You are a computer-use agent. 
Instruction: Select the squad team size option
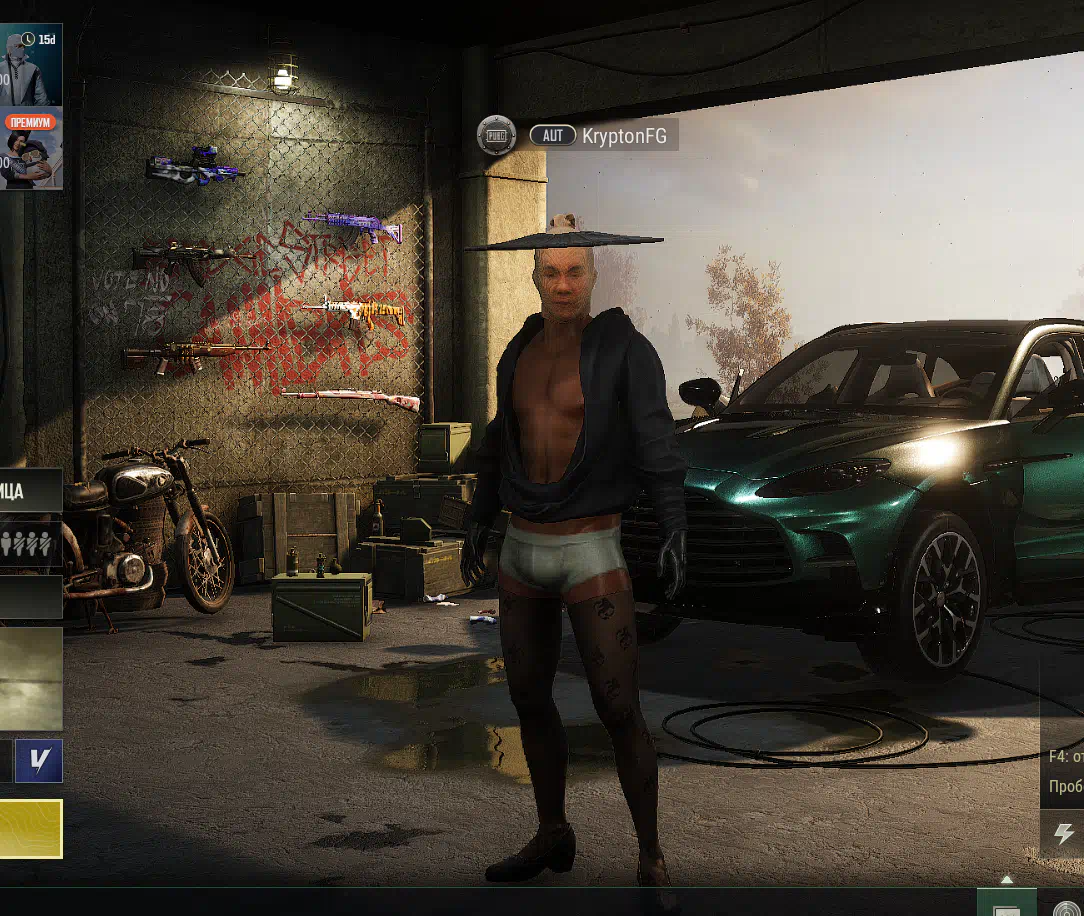pos(30,544)
